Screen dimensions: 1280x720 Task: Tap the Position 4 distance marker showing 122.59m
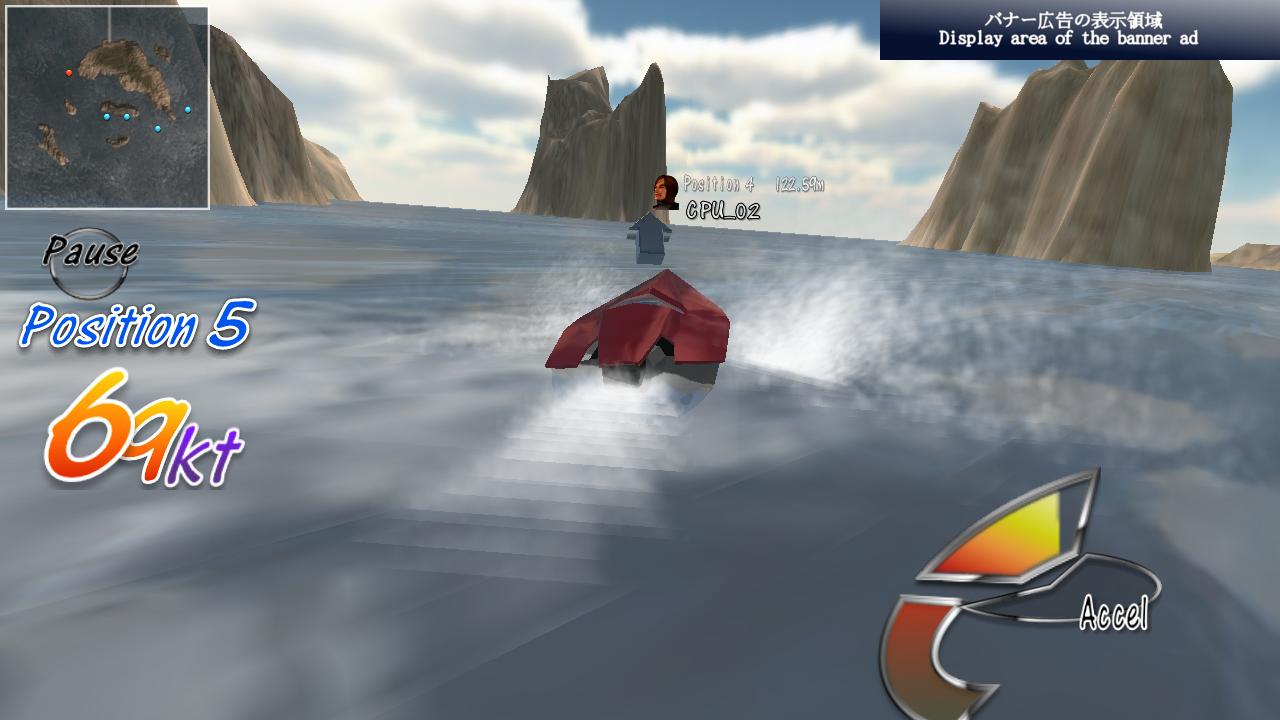(791, 184)
